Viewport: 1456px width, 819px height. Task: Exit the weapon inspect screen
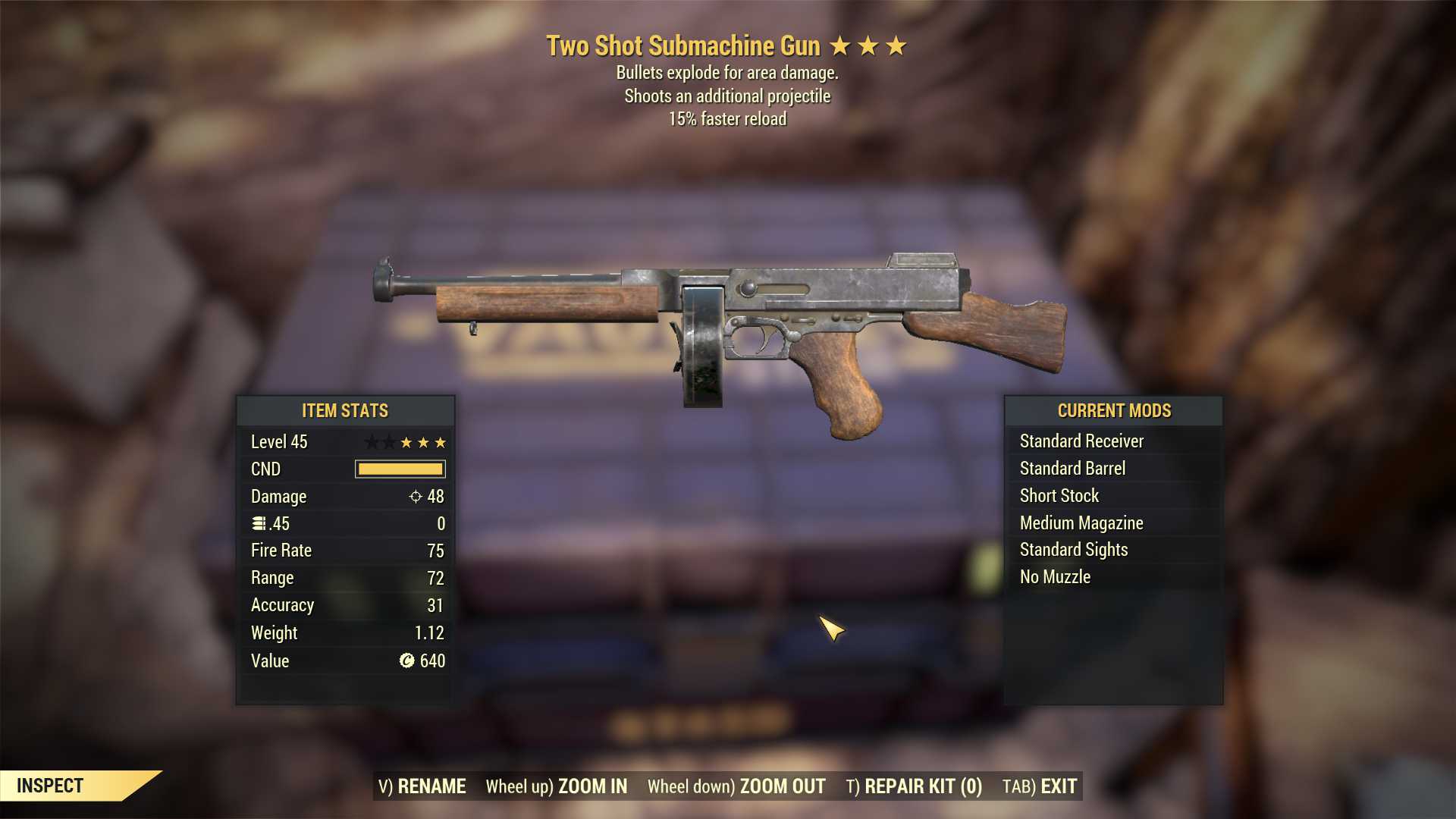(x=1040, y=786)
